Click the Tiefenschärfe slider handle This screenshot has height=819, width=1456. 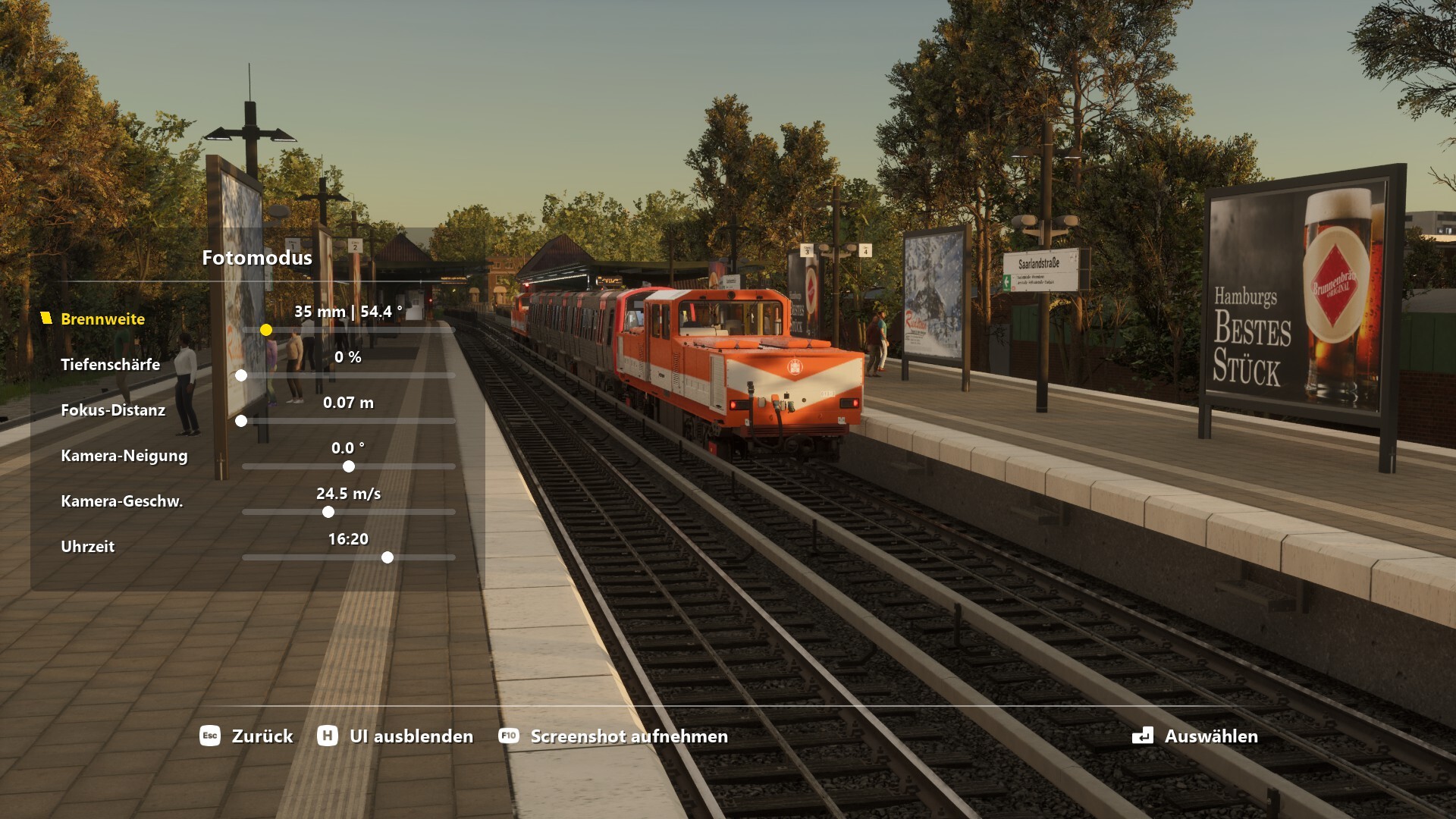(x=241, y=375)
